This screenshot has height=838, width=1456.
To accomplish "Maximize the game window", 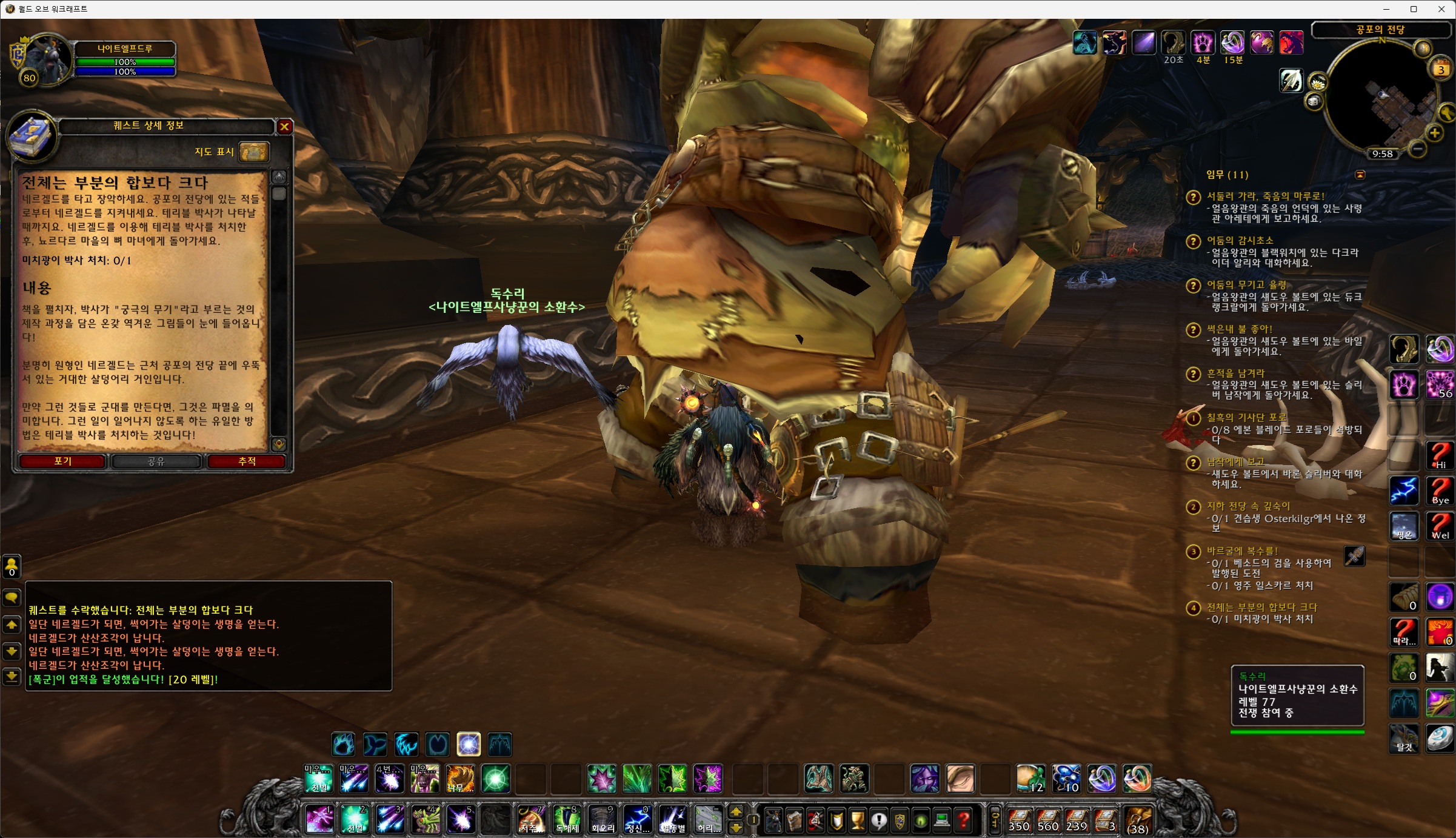I will pyautogui.click(x=1413, y=9).
